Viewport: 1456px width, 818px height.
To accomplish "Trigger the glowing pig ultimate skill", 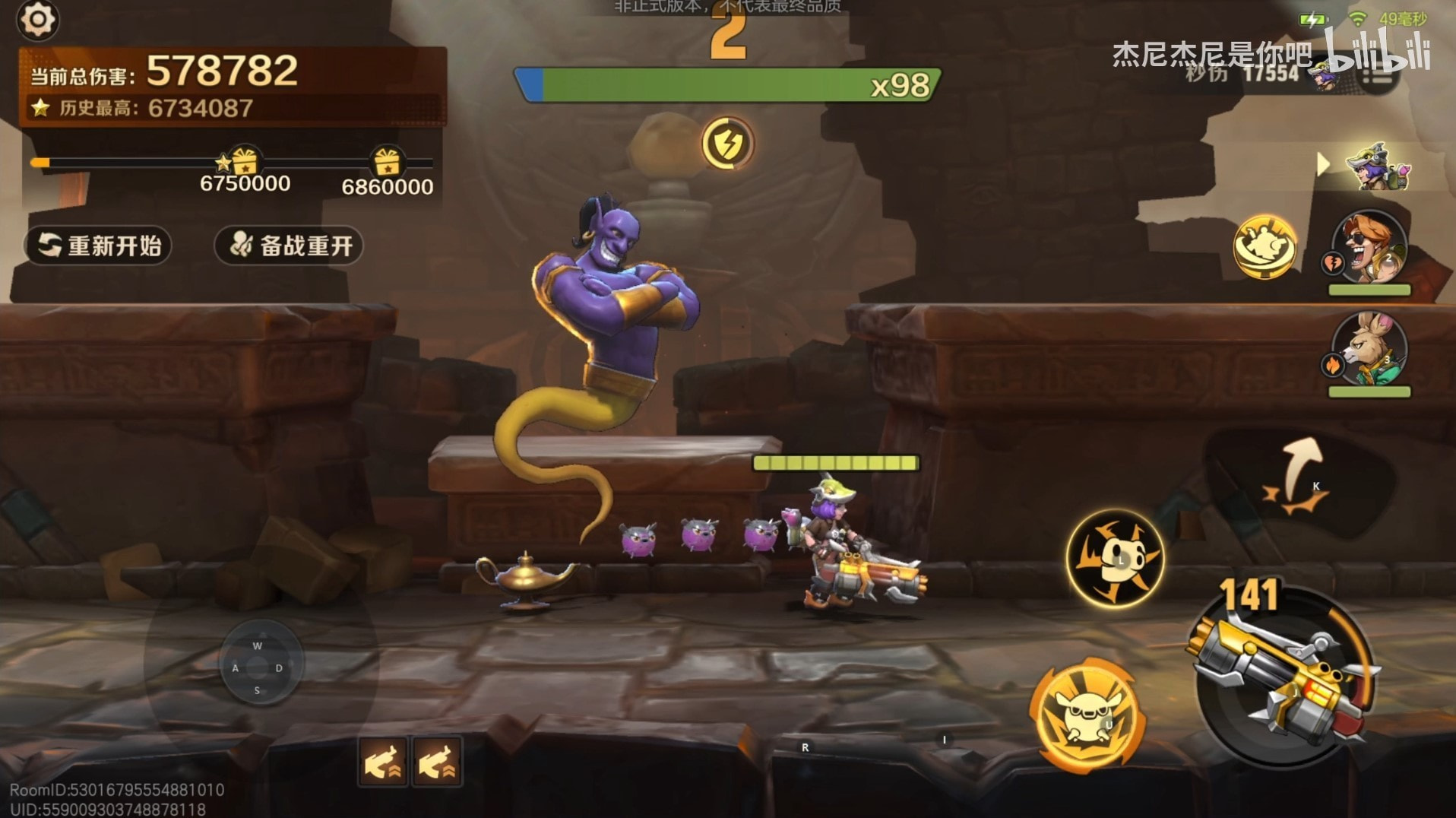I will [x=1087, y=715].
